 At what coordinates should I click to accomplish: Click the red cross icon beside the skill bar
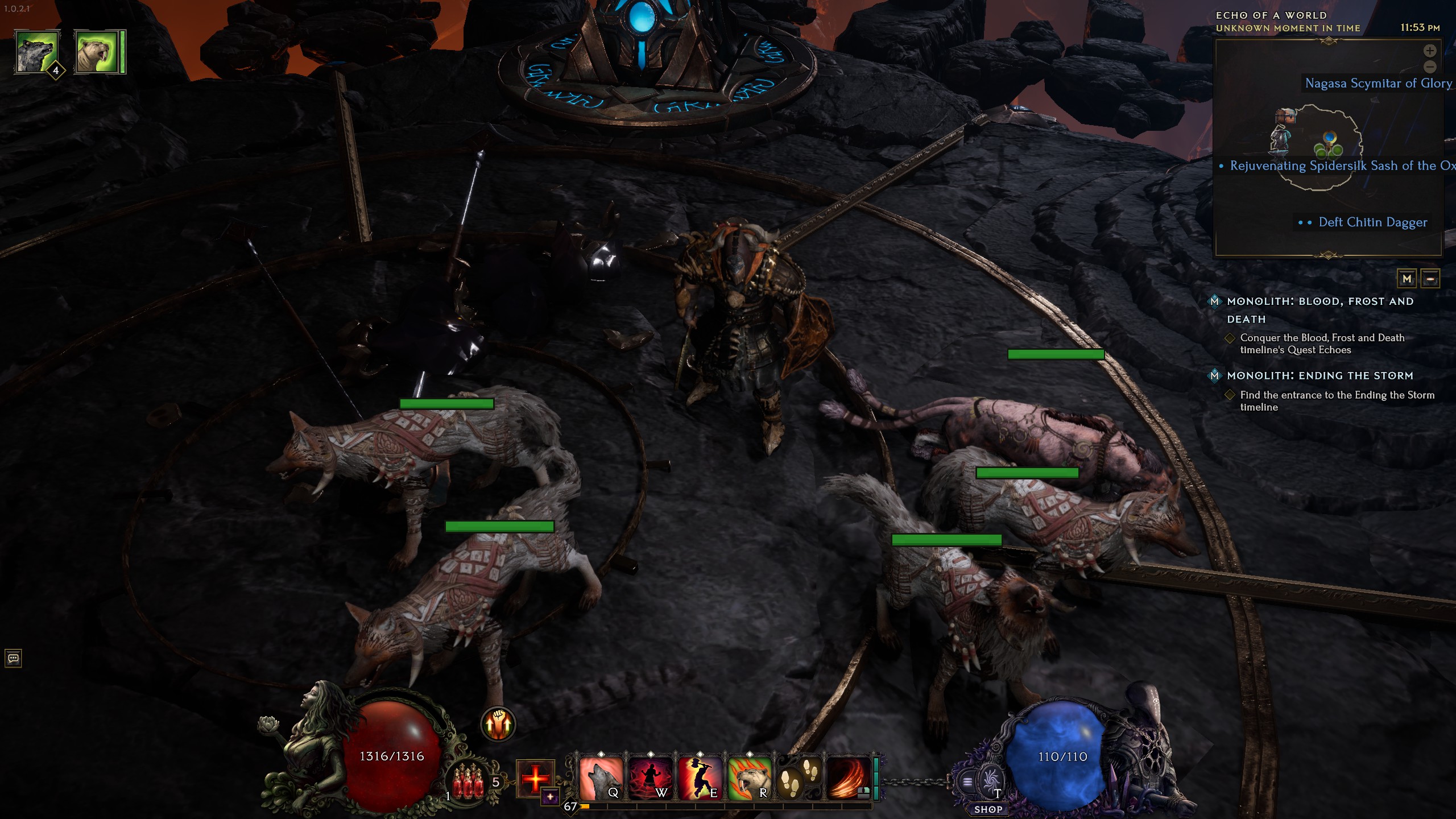click(x=535, y=778)
